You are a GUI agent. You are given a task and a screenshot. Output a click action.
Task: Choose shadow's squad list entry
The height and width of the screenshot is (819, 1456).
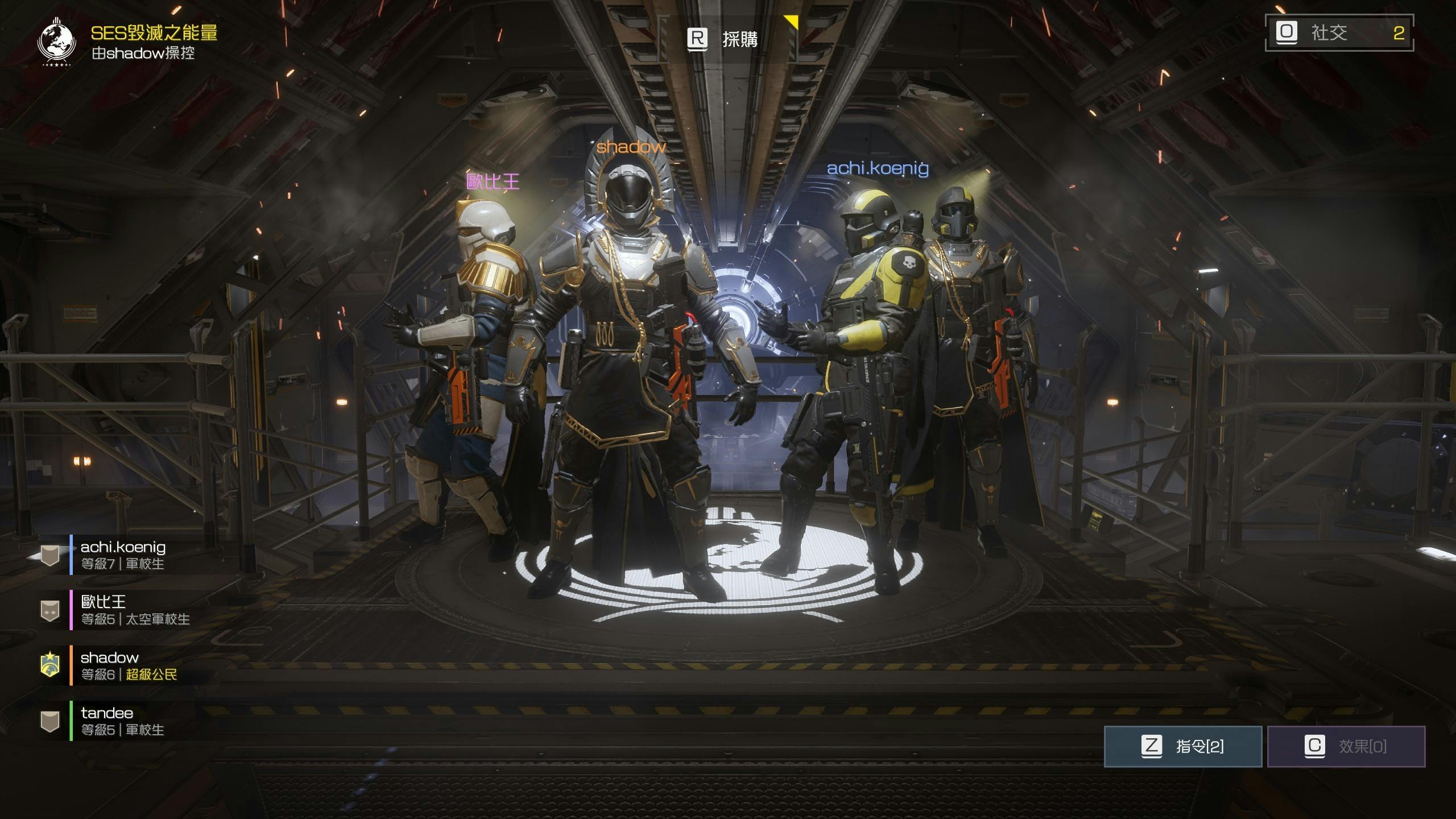(129, 665)
